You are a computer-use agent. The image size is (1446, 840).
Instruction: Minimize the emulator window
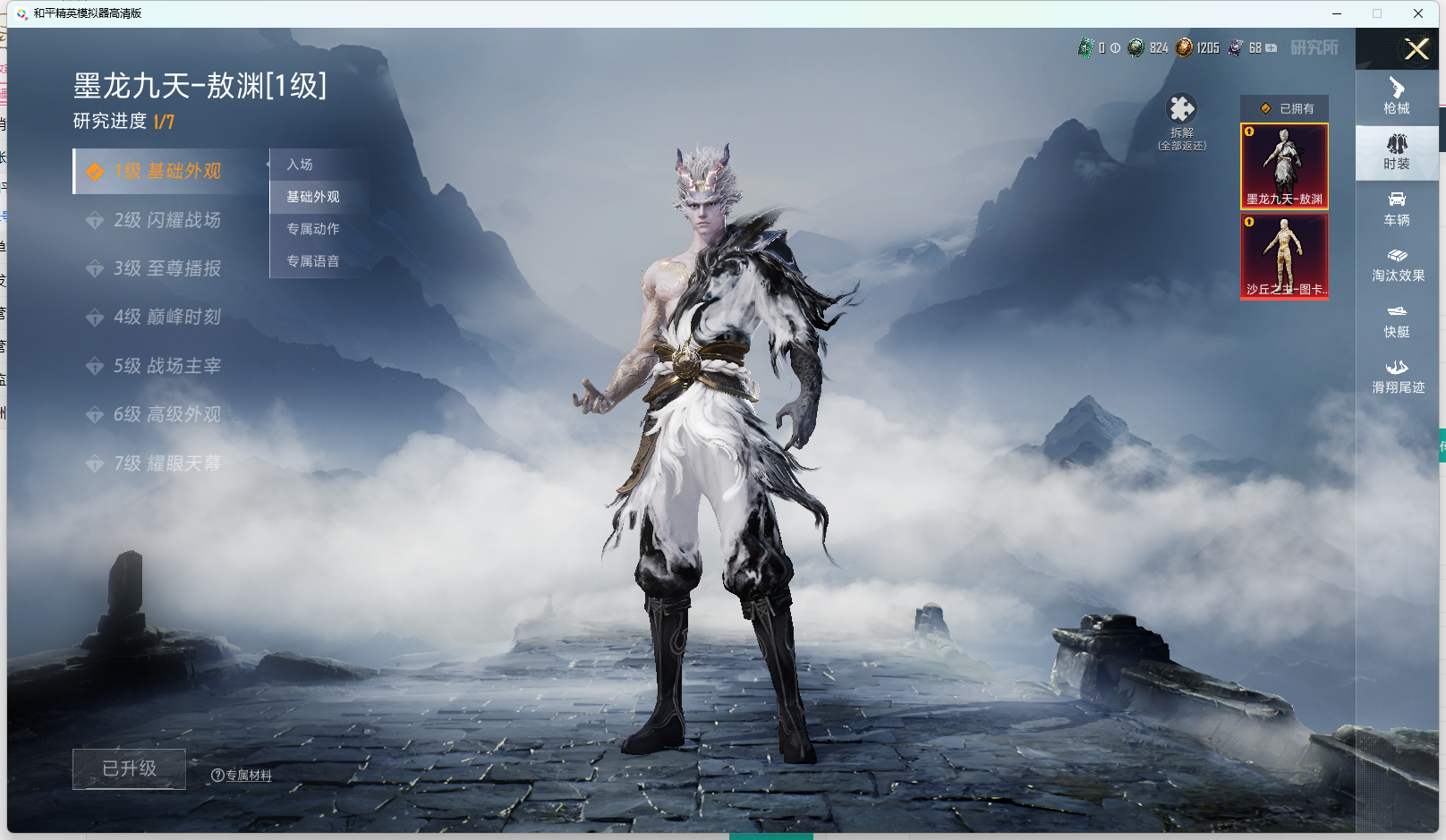(x=1337, y=13)
